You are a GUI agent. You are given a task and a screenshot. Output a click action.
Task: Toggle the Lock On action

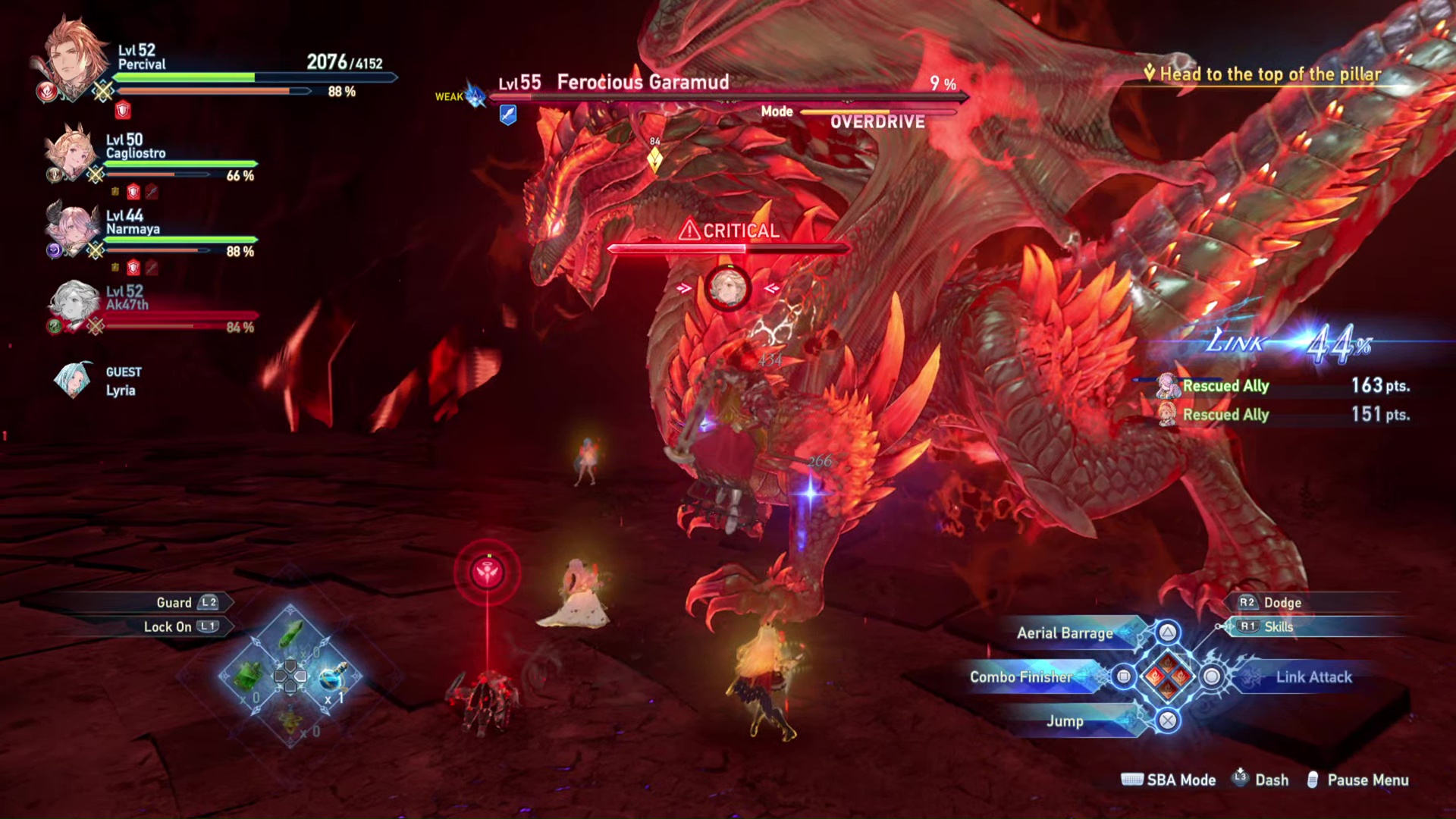point(168,627)
